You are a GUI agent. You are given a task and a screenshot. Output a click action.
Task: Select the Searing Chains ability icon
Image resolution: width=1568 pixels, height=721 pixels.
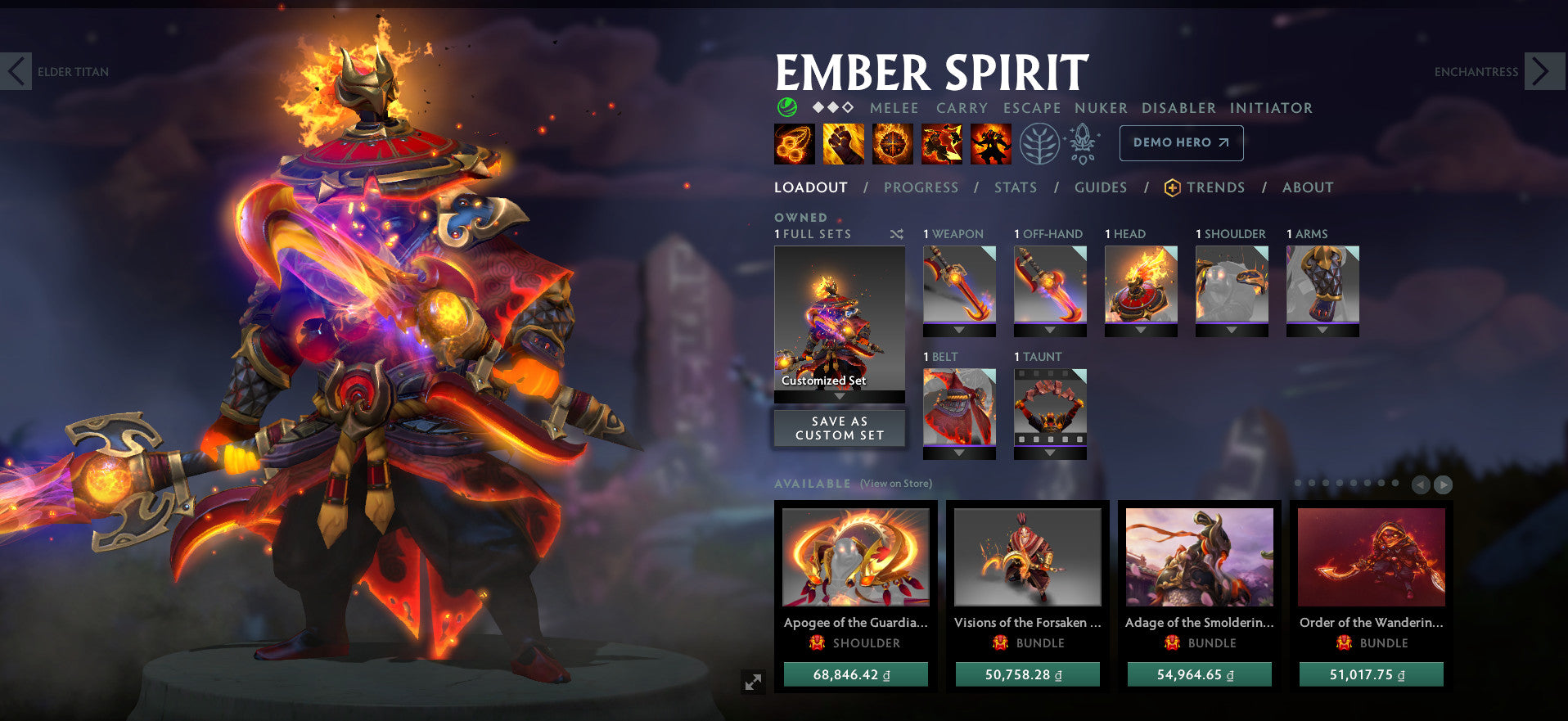tap(794, 143)
